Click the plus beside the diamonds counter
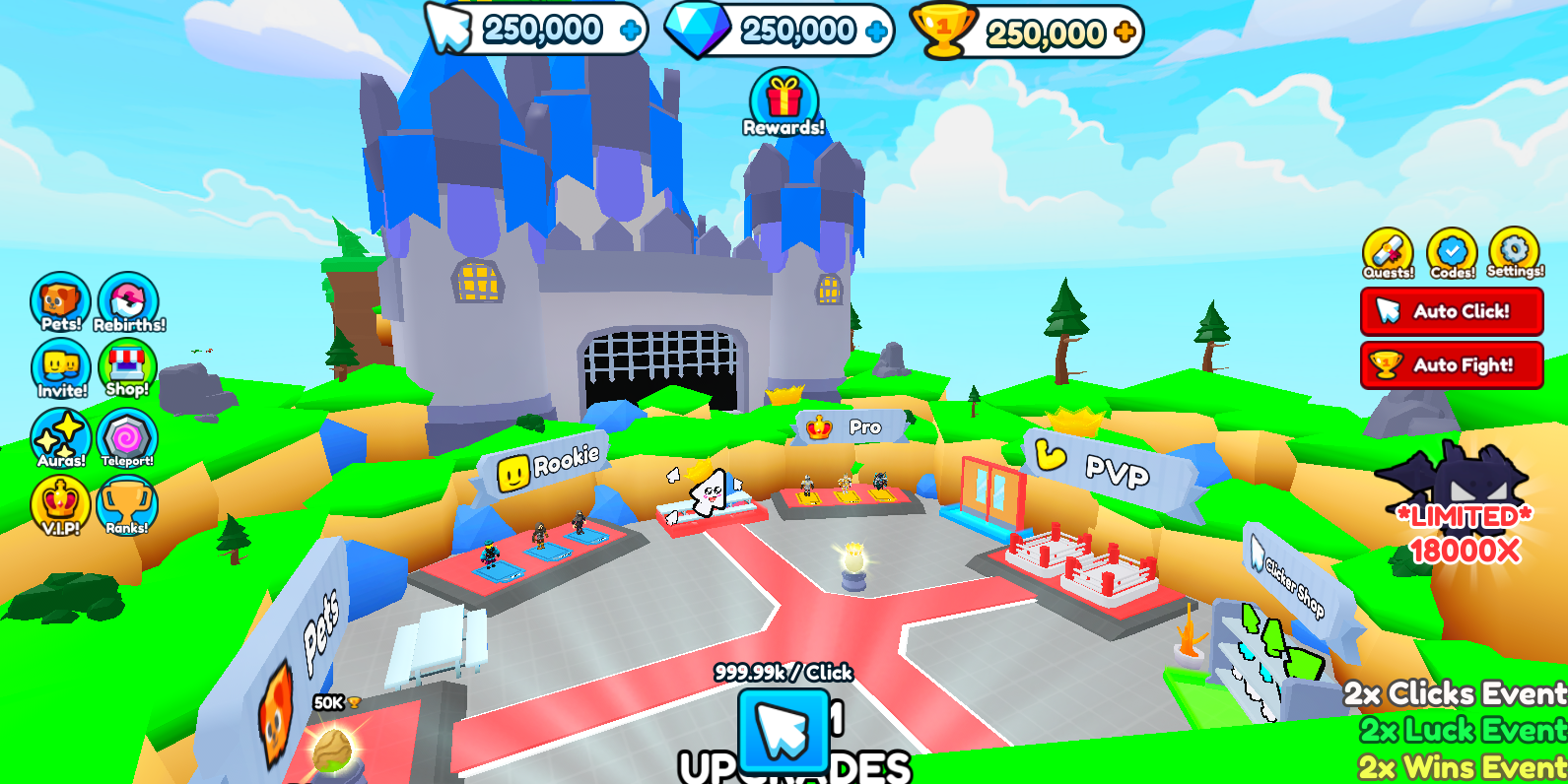 [875, 29]
